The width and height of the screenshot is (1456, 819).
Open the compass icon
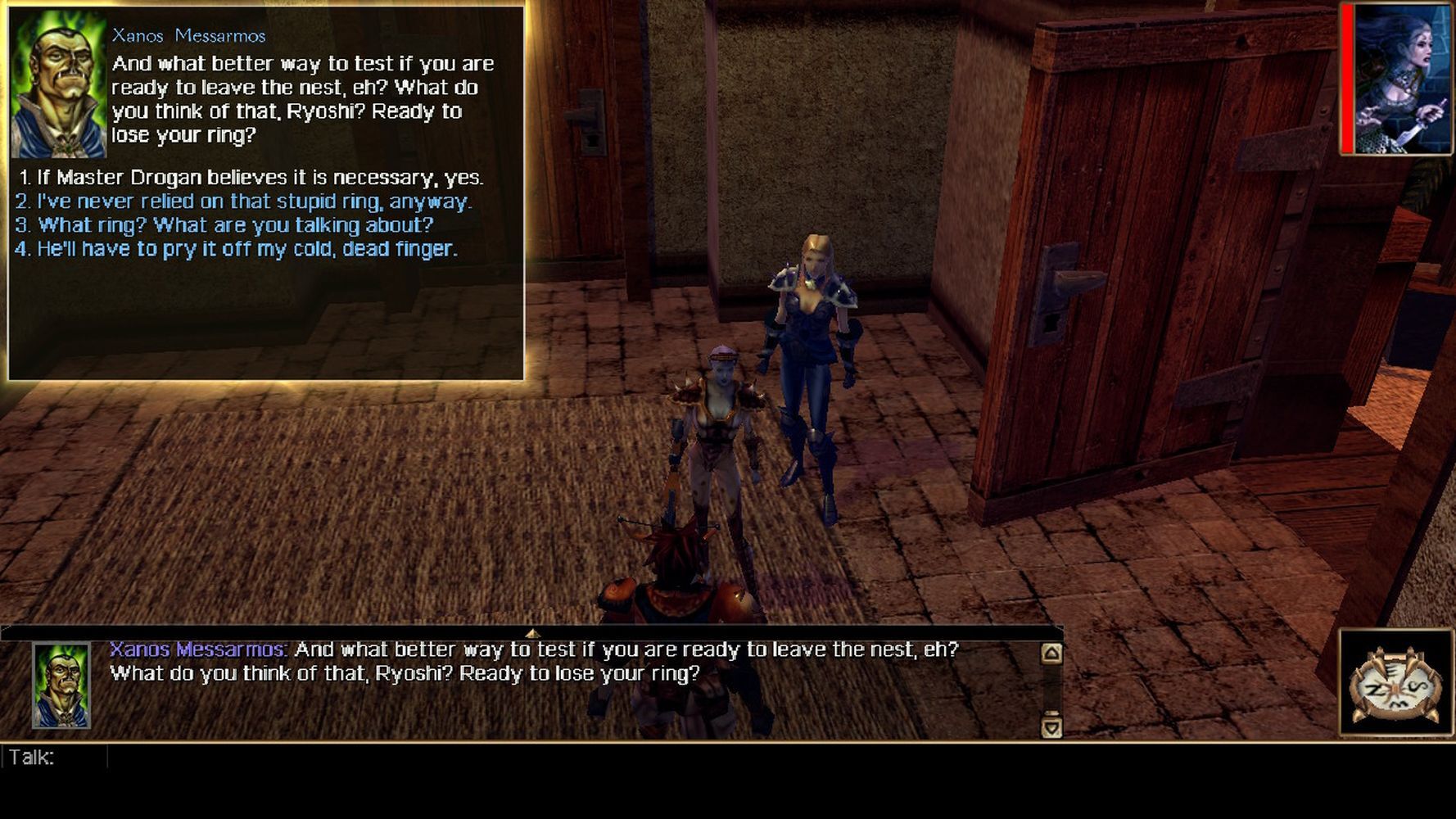tap(1395, 684)
